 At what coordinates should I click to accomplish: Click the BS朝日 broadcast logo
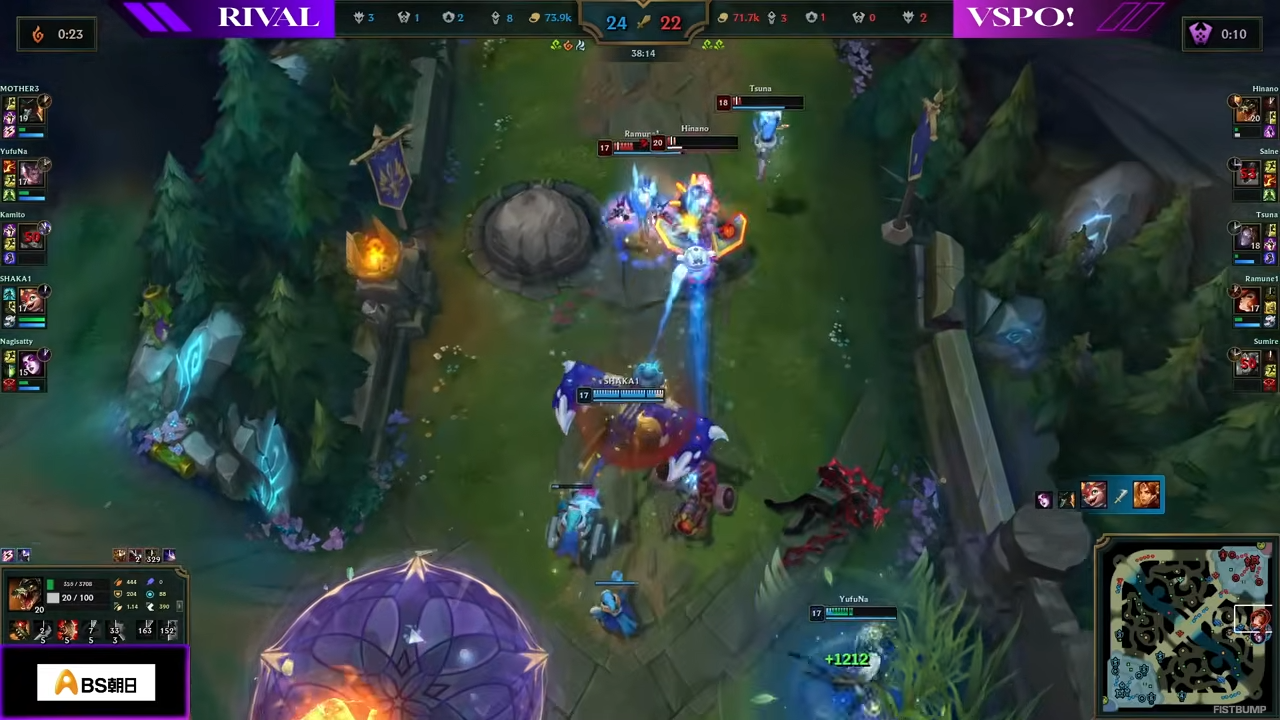point(95,684)
